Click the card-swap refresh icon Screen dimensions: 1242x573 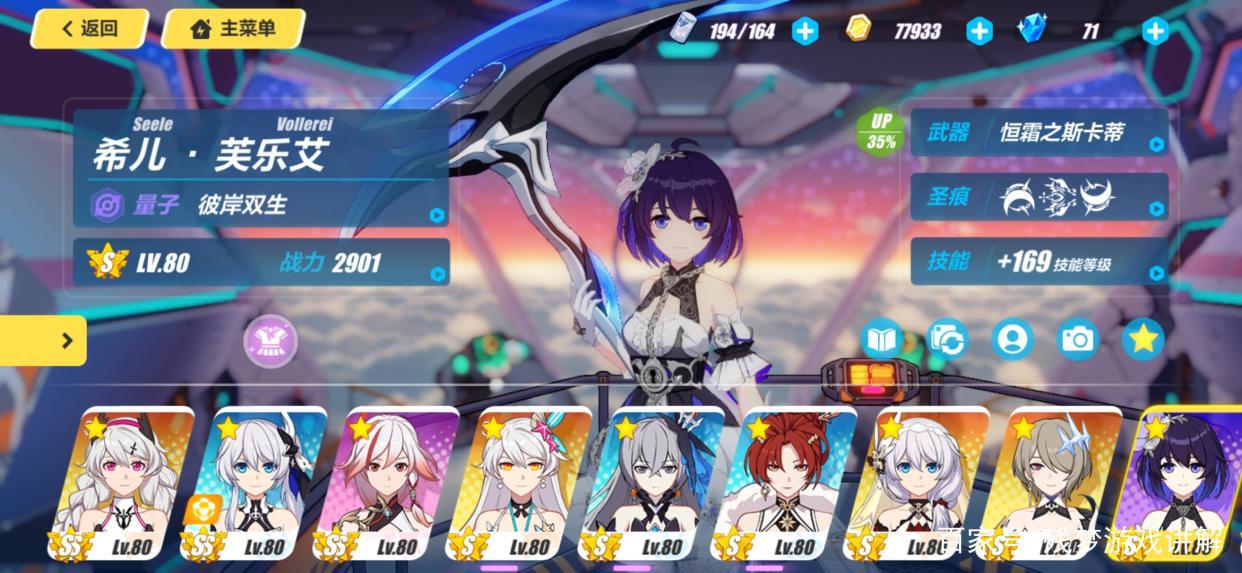point(947,340)
